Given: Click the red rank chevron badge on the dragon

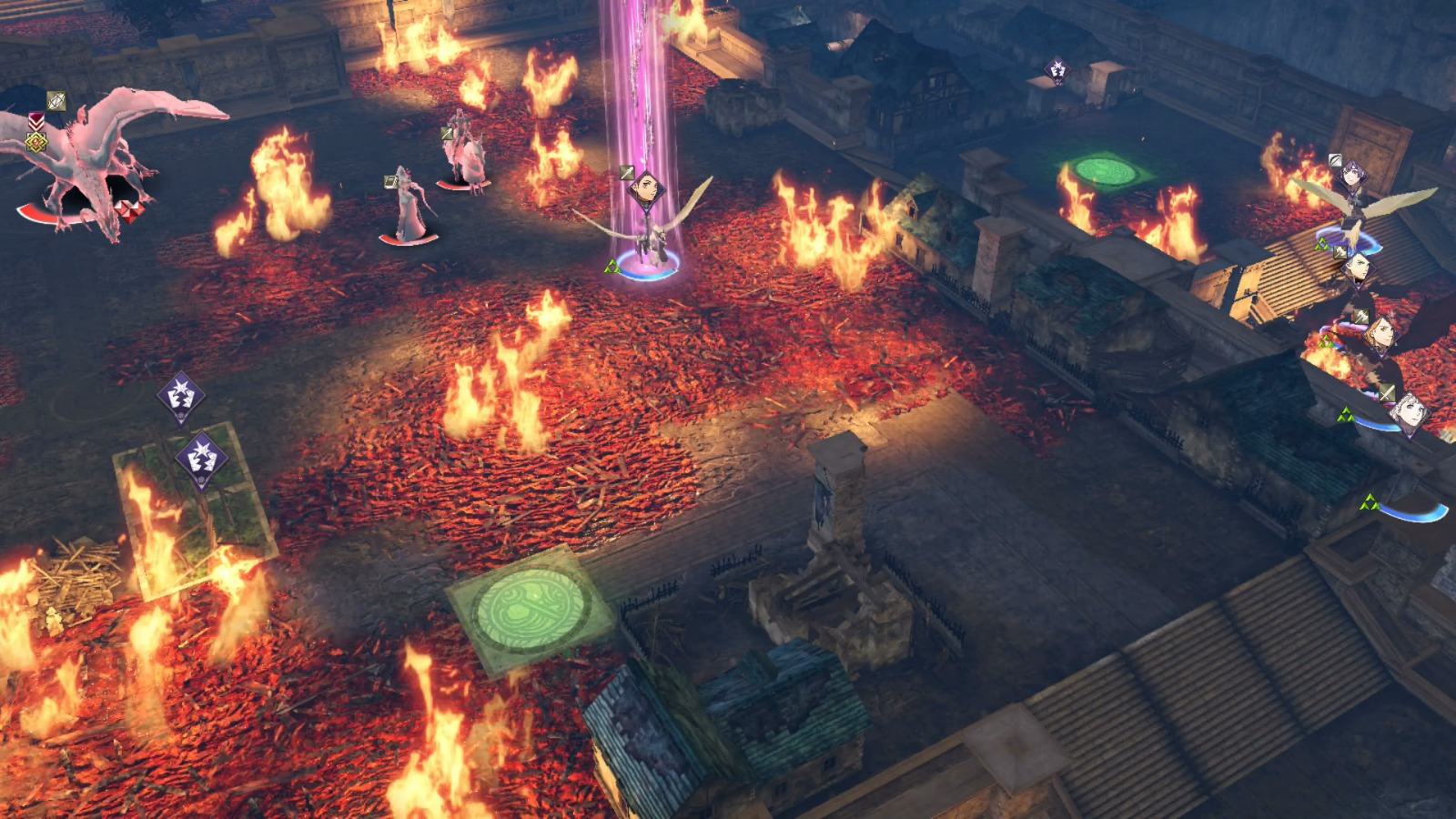Looking at the screenshot, I should pos(36,121).
